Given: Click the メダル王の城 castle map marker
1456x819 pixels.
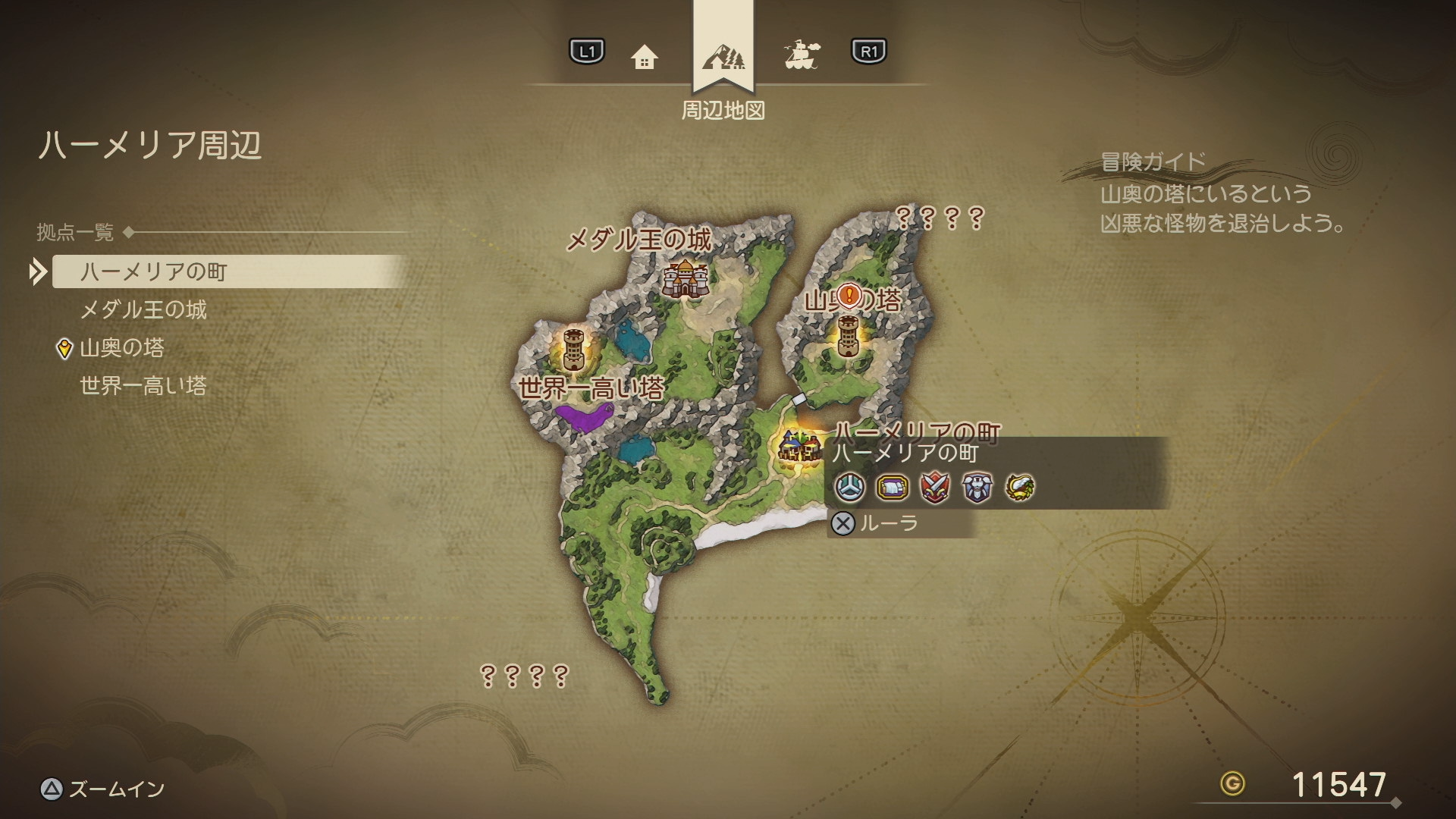Looking at the screenshot, I should tap(686, 278).
